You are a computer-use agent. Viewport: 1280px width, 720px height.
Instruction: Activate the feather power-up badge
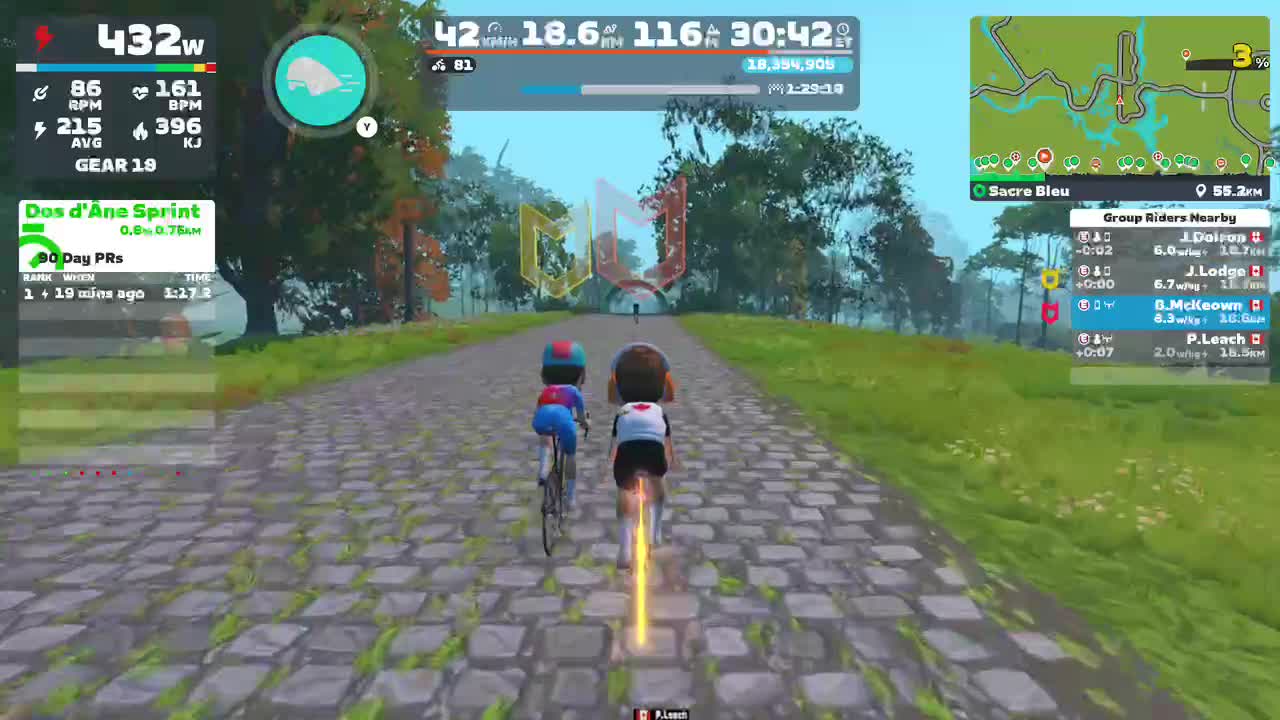click(320, 80)
